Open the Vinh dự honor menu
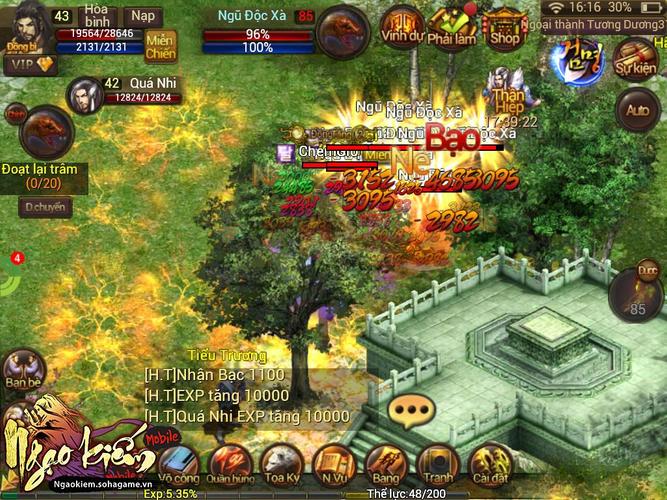This screenshot has width=667, height=500. [x=402, y=27]
